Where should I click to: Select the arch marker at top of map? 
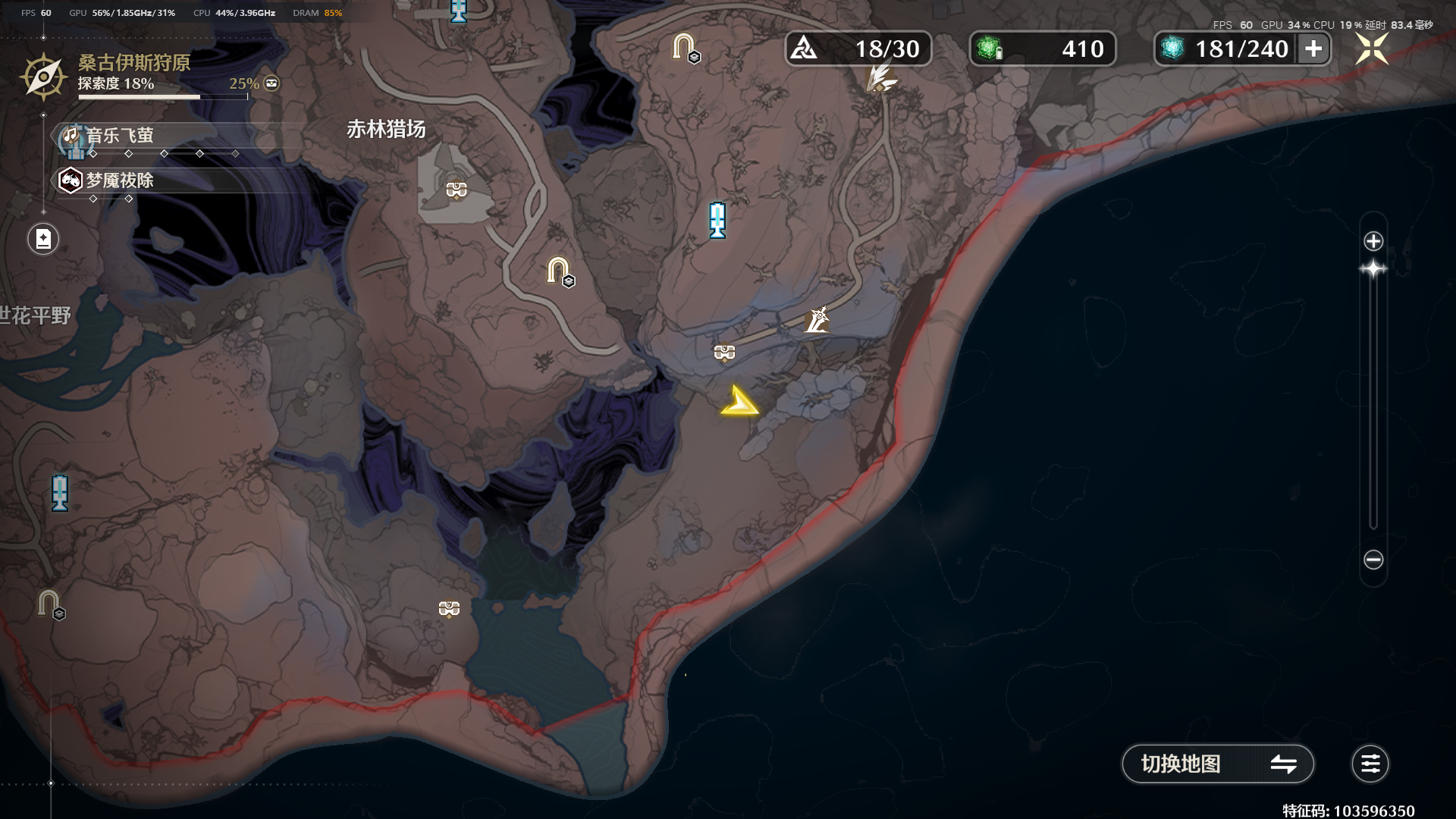(684, 47)
